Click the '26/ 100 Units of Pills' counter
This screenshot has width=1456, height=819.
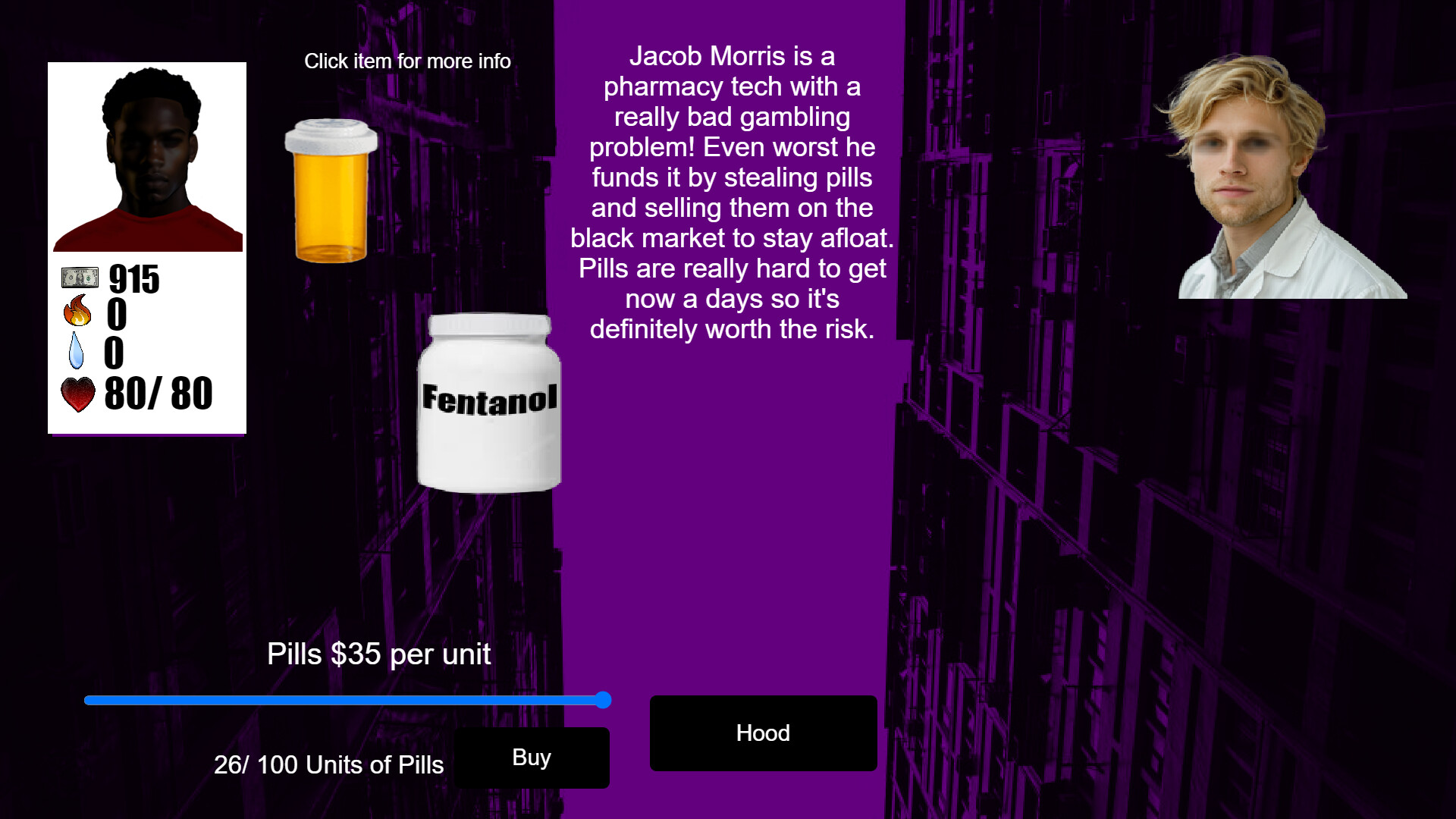[328, 765]
